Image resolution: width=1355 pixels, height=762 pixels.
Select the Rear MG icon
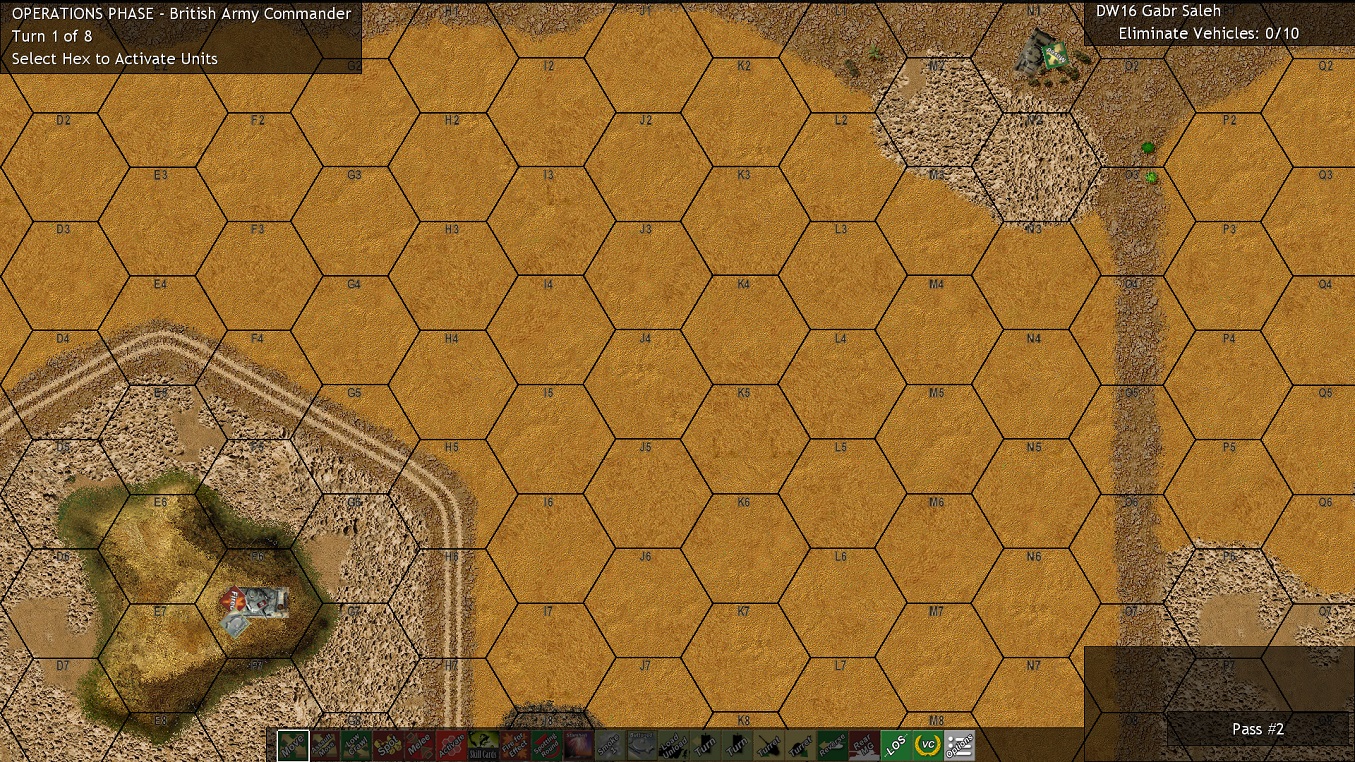(x=865, y=745)
